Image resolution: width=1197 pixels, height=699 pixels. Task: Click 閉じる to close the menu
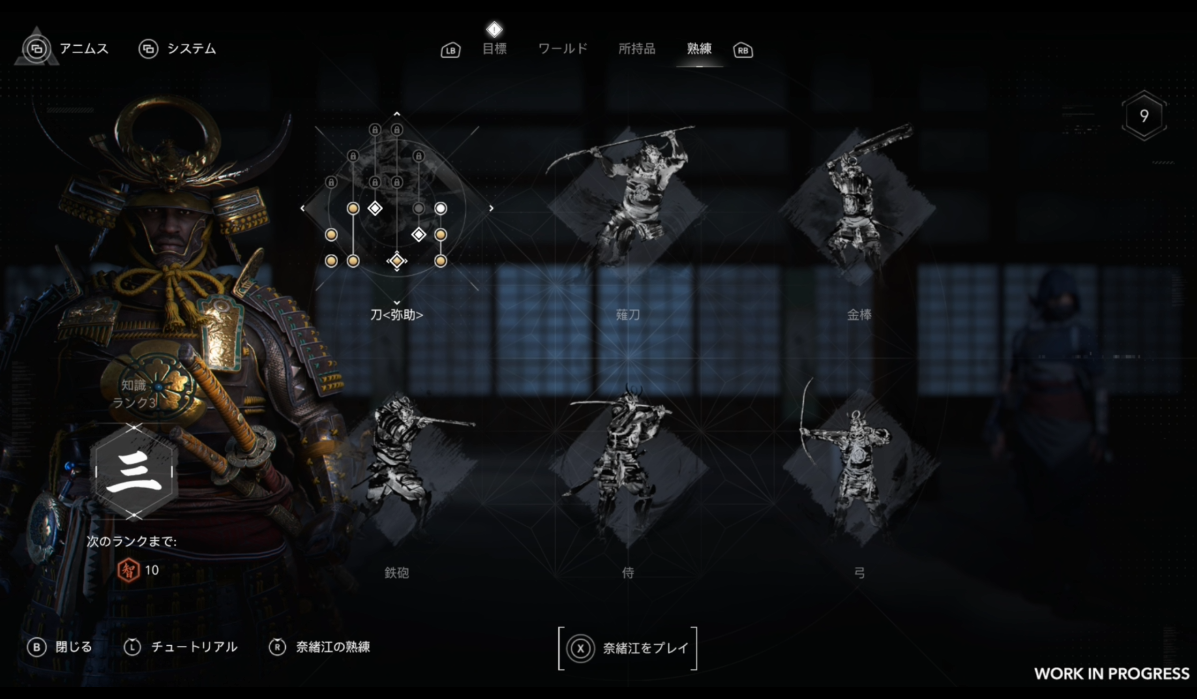61,647
